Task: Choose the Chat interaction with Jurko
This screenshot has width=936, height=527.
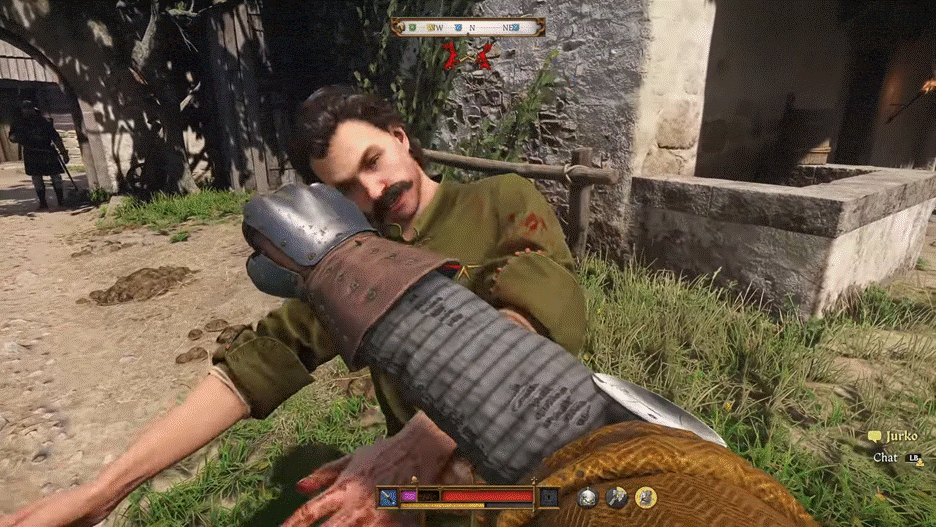Action: [x=886, y=457]
